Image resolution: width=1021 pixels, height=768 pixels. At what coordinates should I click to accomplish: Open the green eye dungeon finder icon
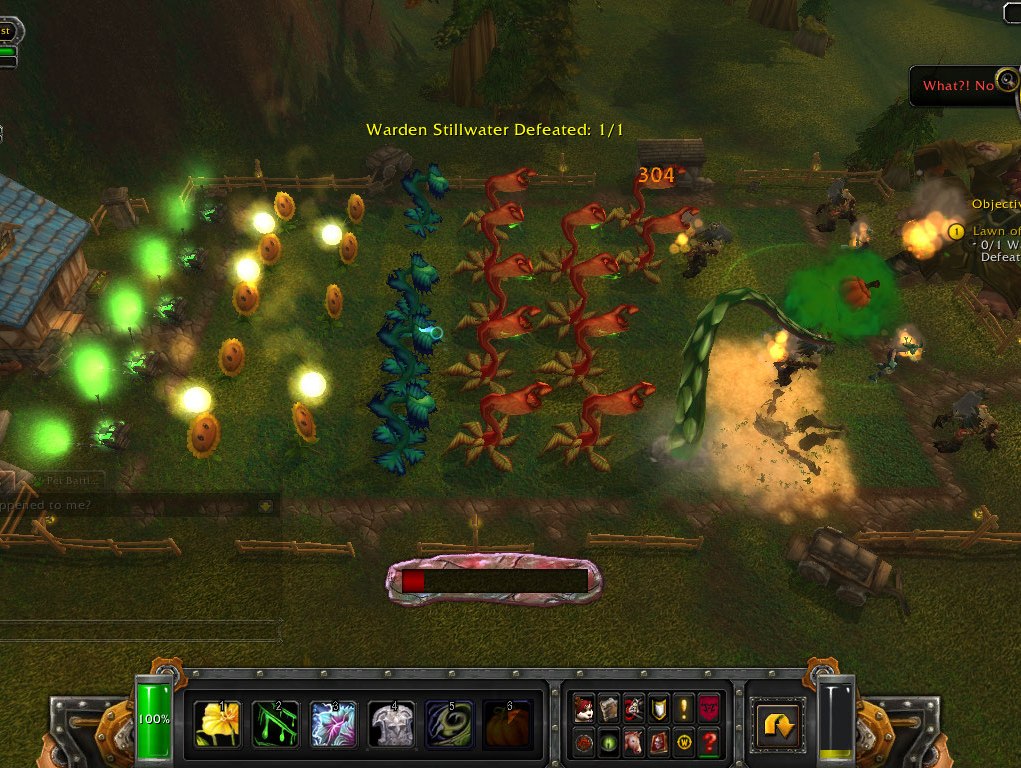coord(608,742)
